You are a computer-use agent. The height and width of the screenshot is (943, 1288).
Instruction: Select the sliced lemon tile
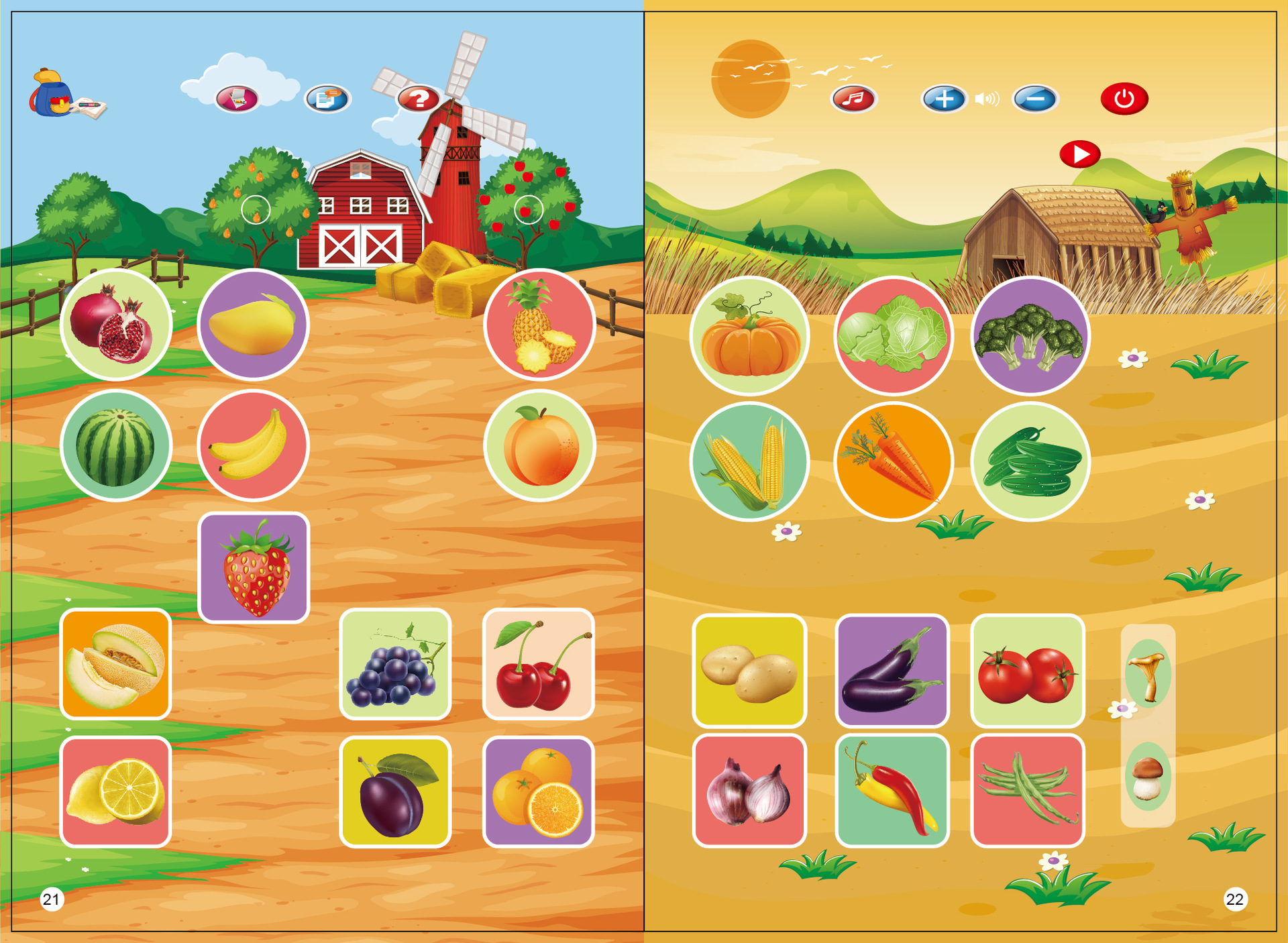pos(116,791)
